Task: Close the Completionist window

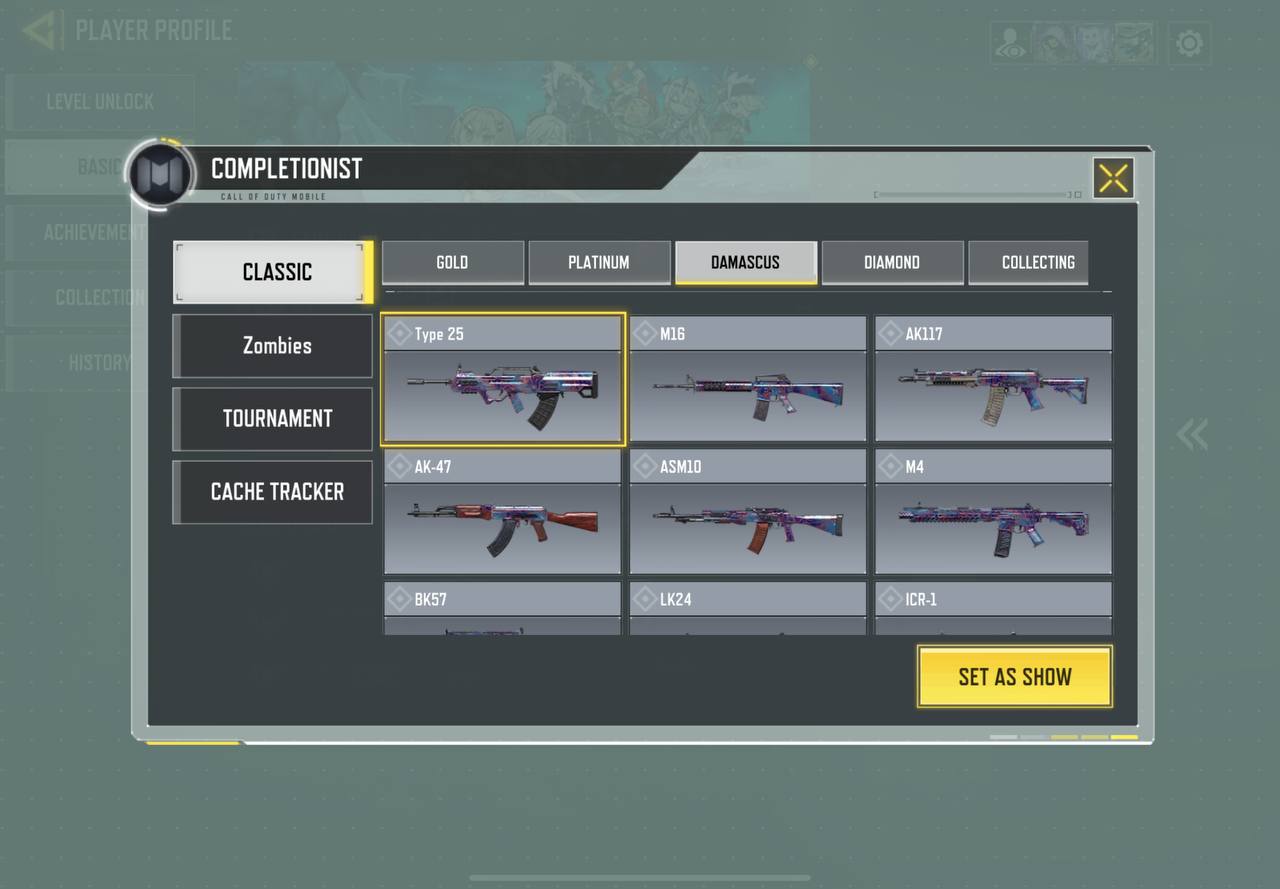Action: tap(1113, 178)
